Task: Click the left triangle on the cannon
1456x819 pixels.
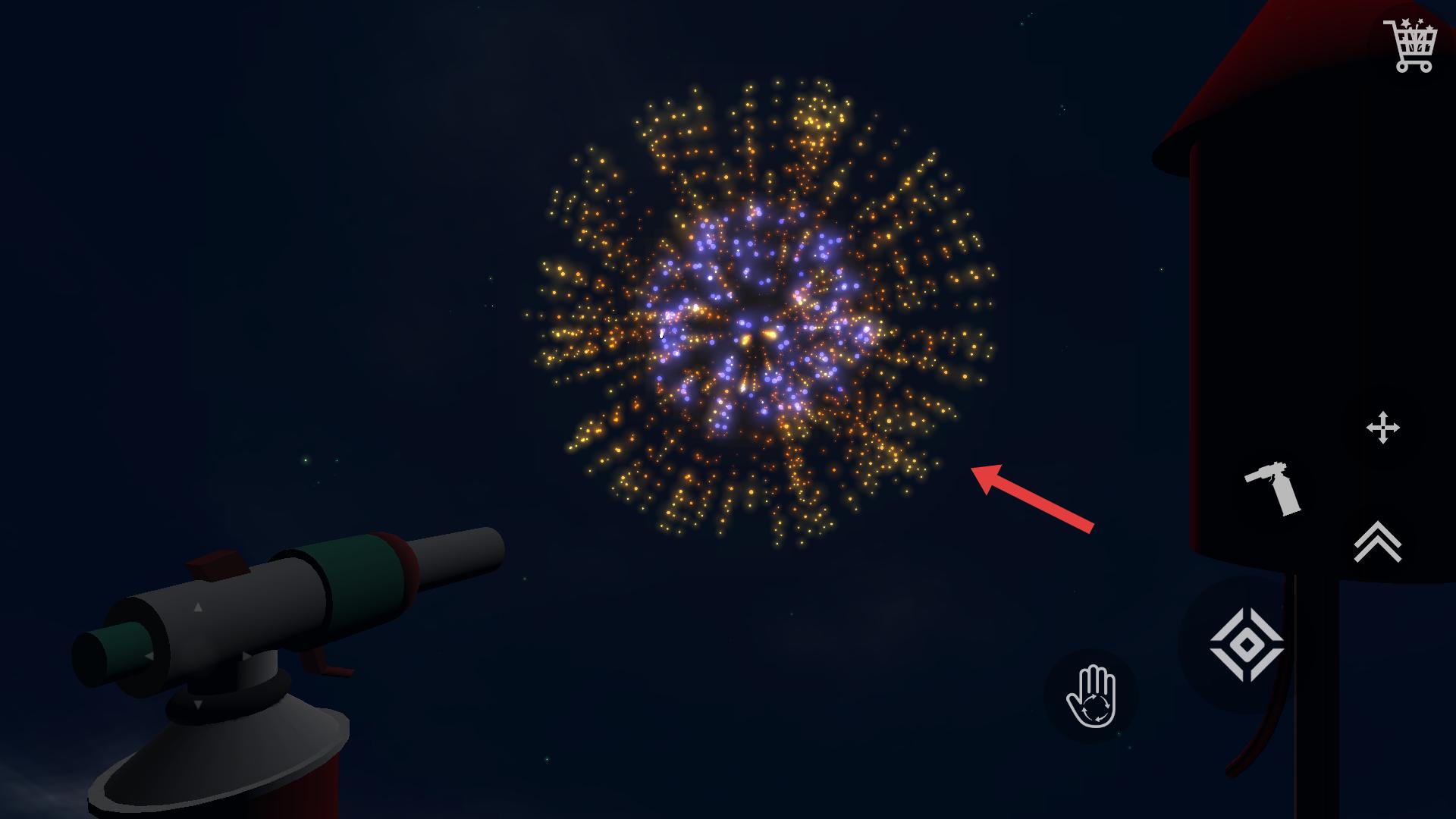Action: point(149,655)
